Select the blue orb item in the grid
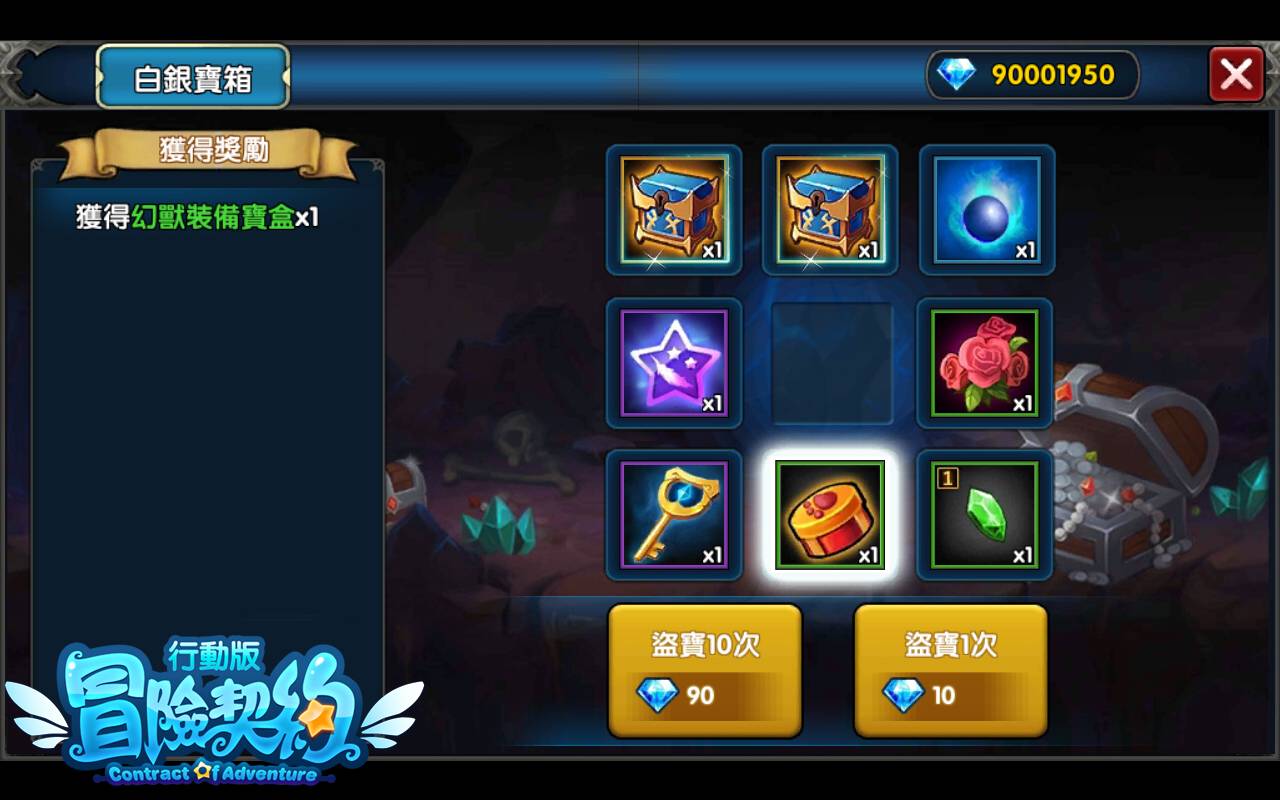Screen dimensions: 1280x800 (985, 209)
